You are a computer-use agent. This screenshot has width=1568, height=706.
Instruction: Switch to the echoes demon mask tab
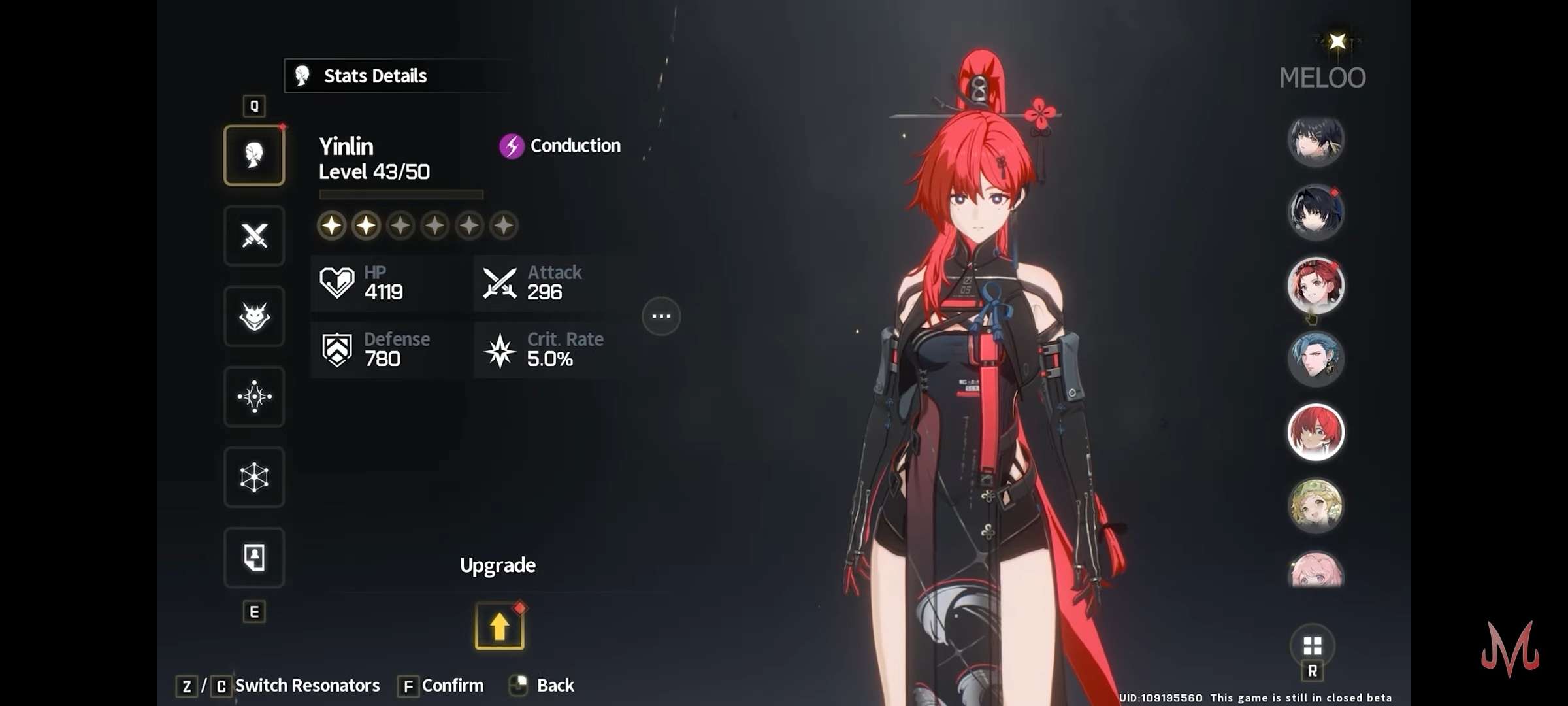pos(254,316)
